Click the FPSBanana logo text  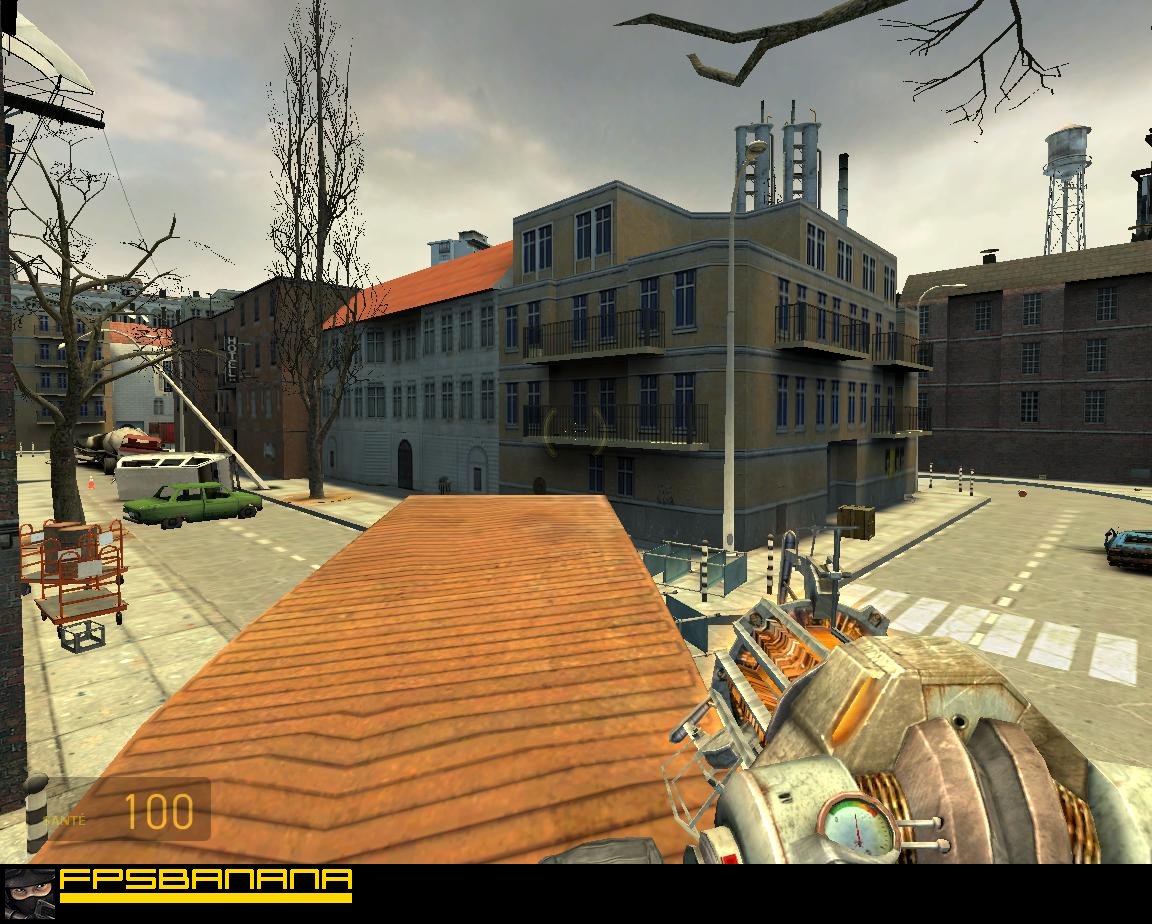pyautogui.click(x=206, y=881)
